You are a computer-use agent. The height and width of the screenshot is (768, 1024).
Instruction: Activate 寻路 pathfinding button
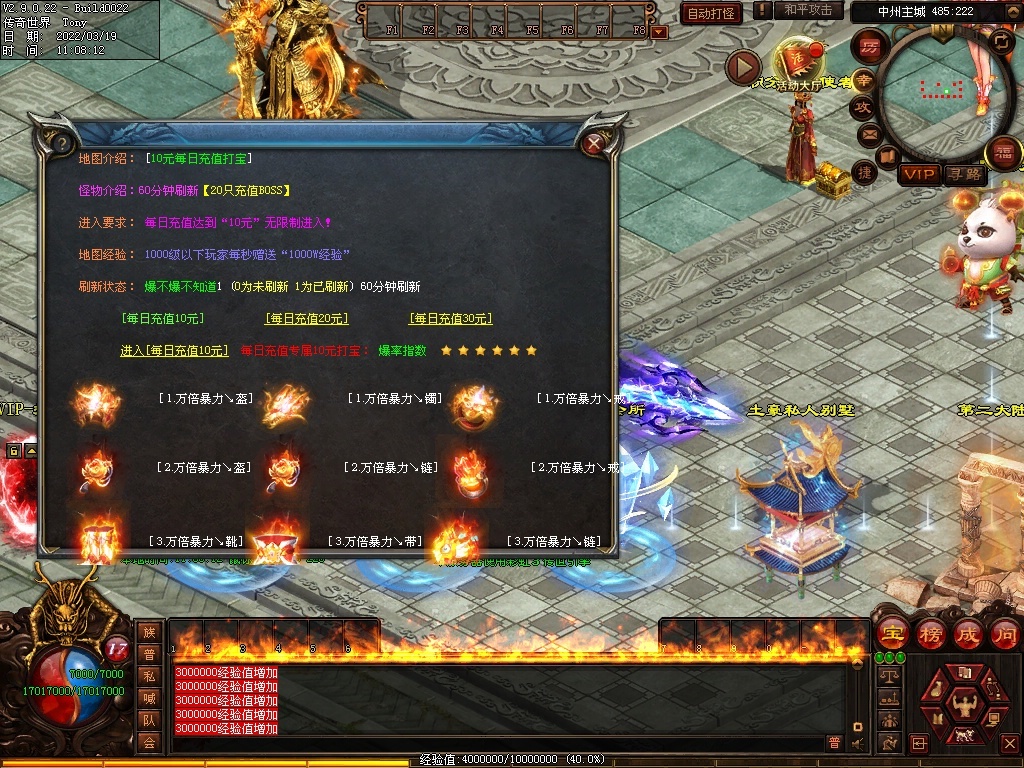tap(964, 174)
